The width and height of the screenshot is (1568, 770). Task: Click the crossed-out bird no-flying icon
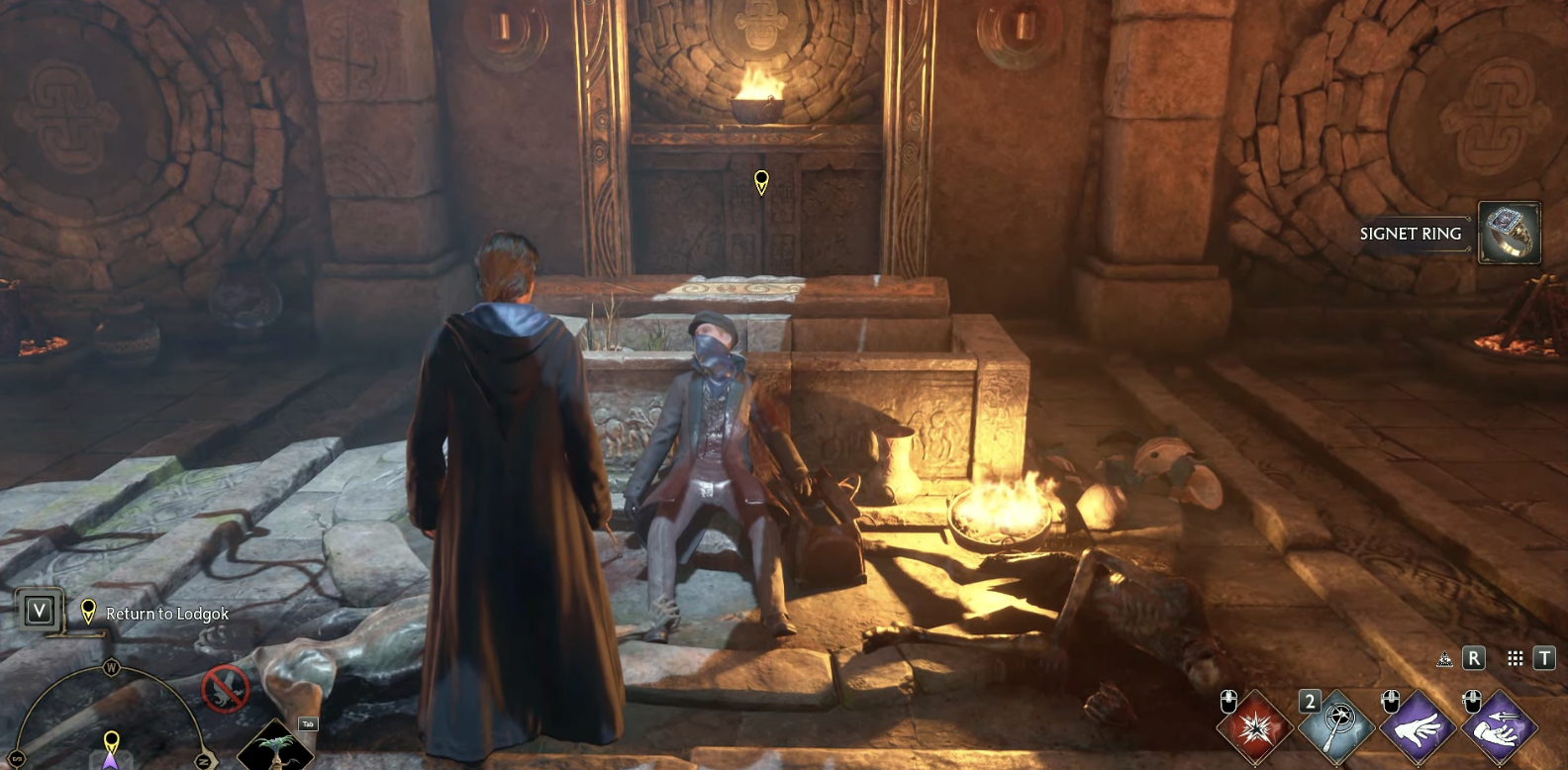click(x=226, y=688)
